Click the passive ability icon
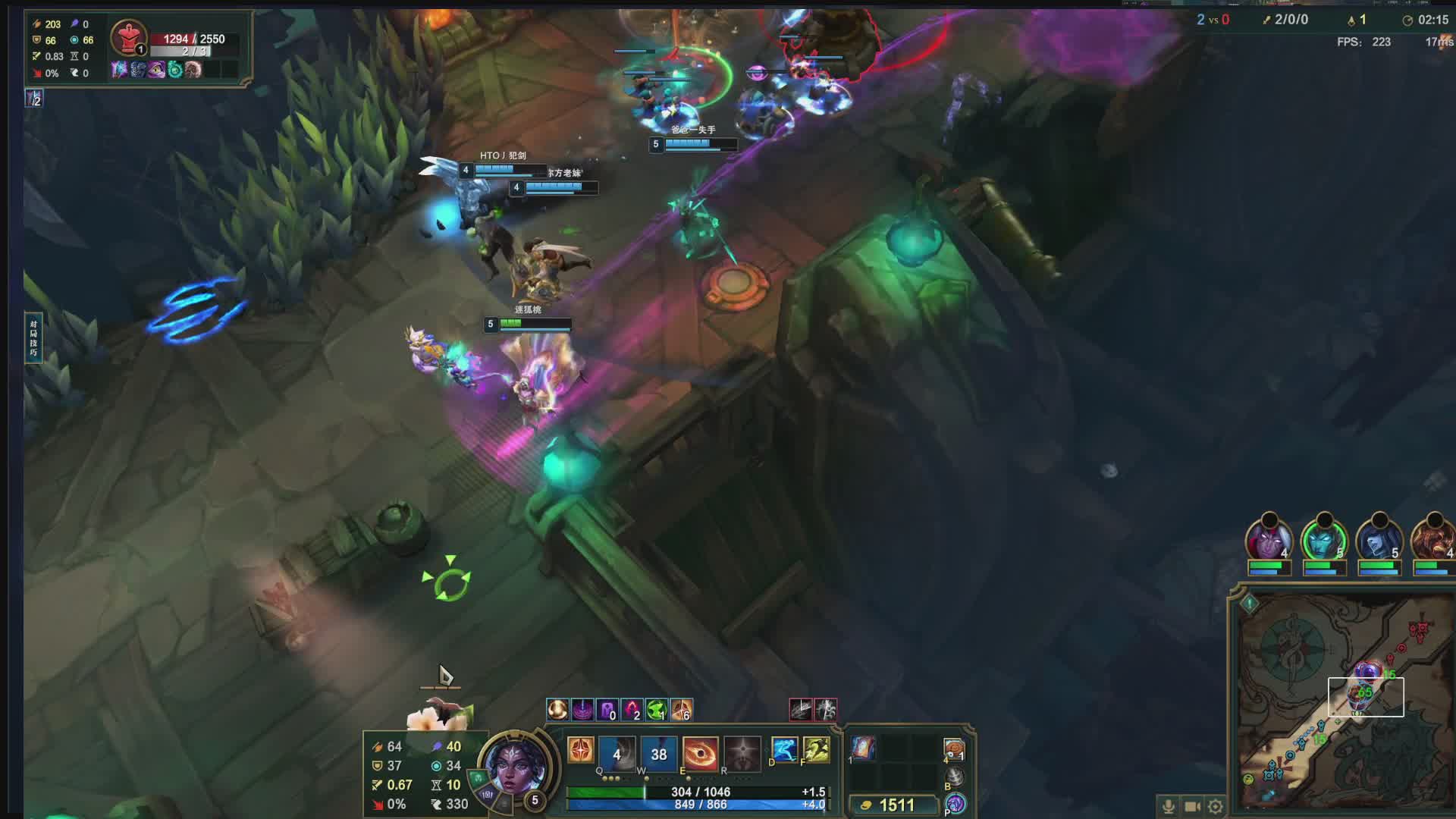 click(x=581, y=750)
